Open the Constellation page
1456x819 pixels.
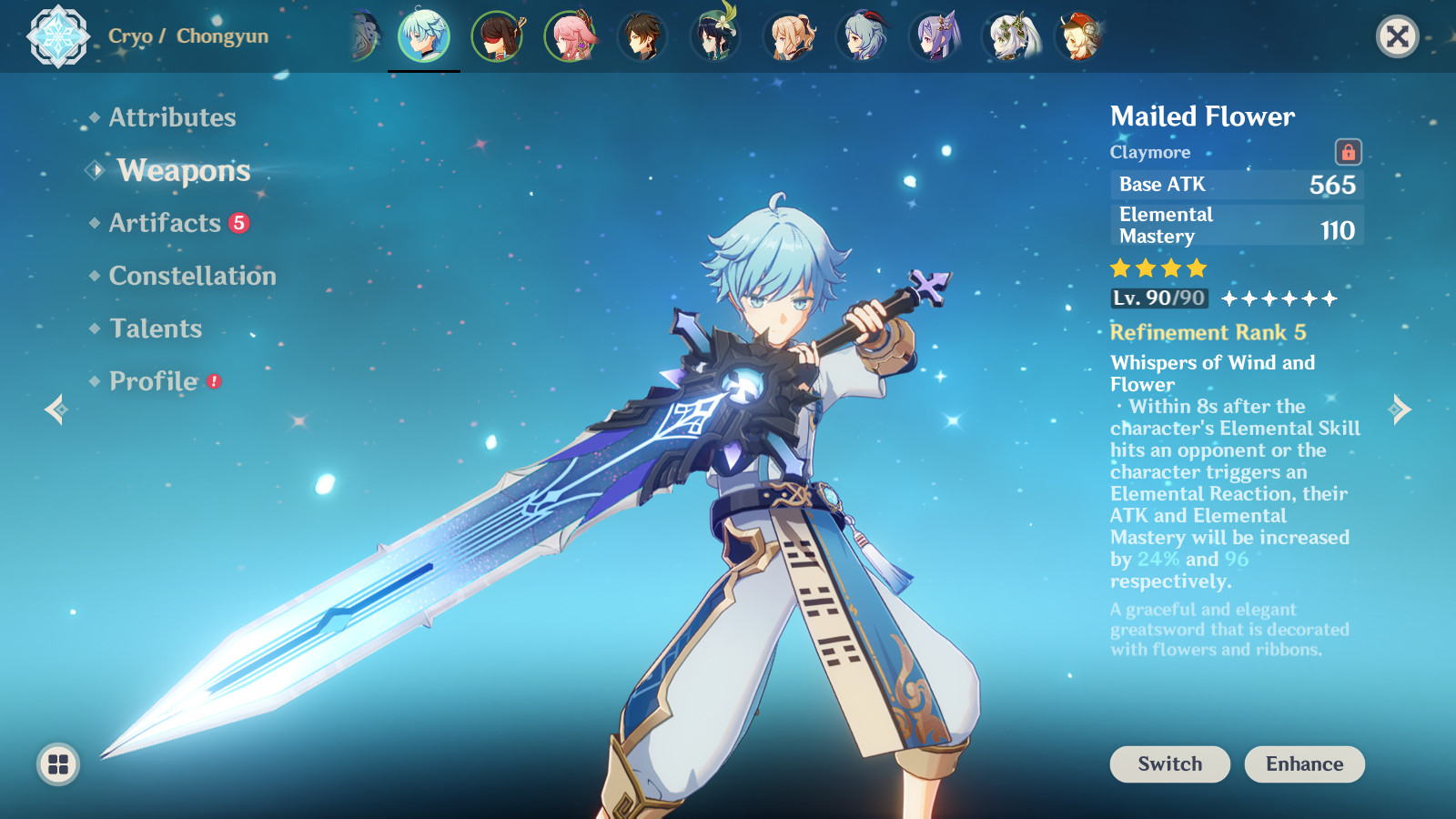(192, 276)
